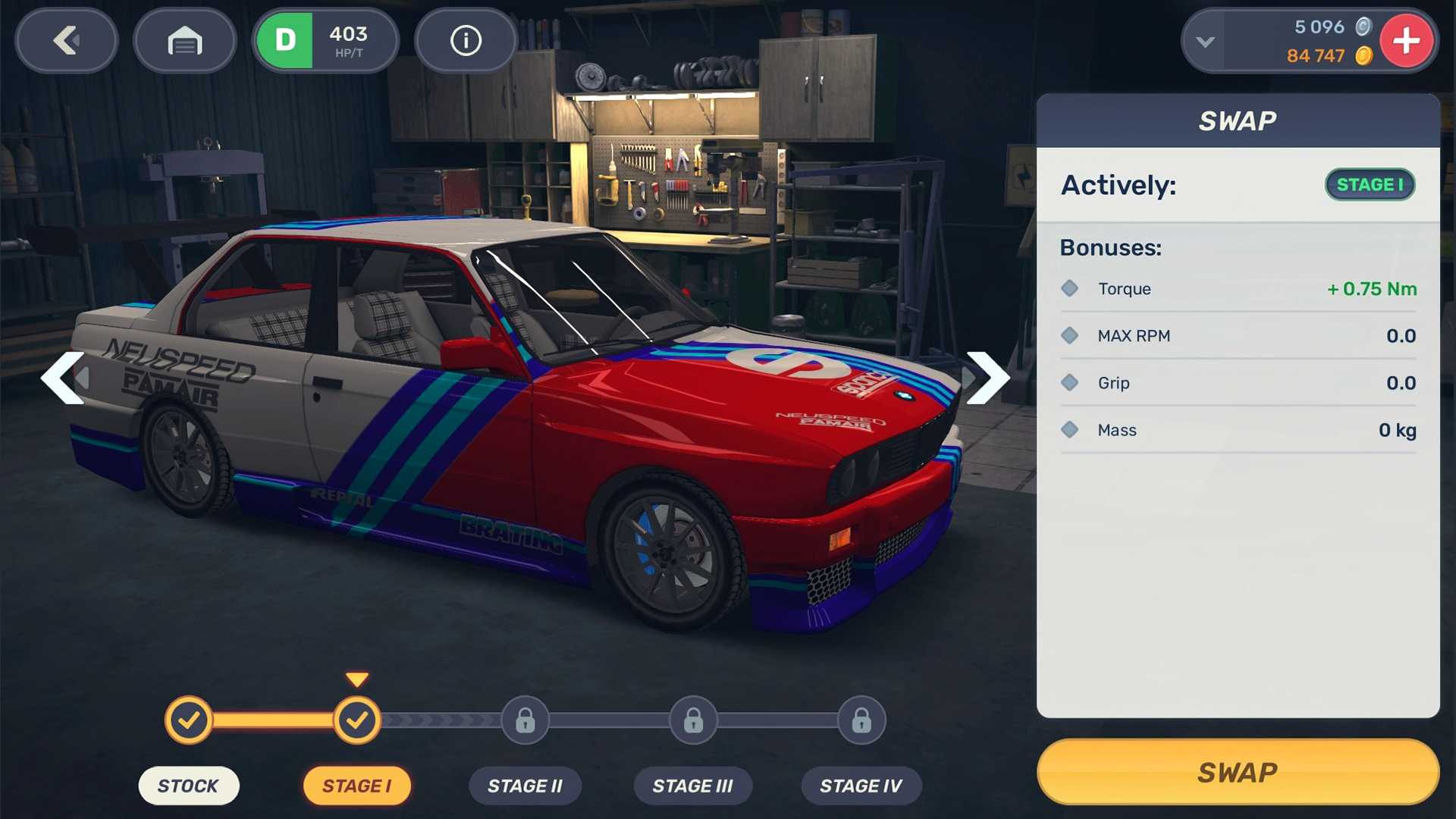Open the info panel via the i icon

[466, 41]
